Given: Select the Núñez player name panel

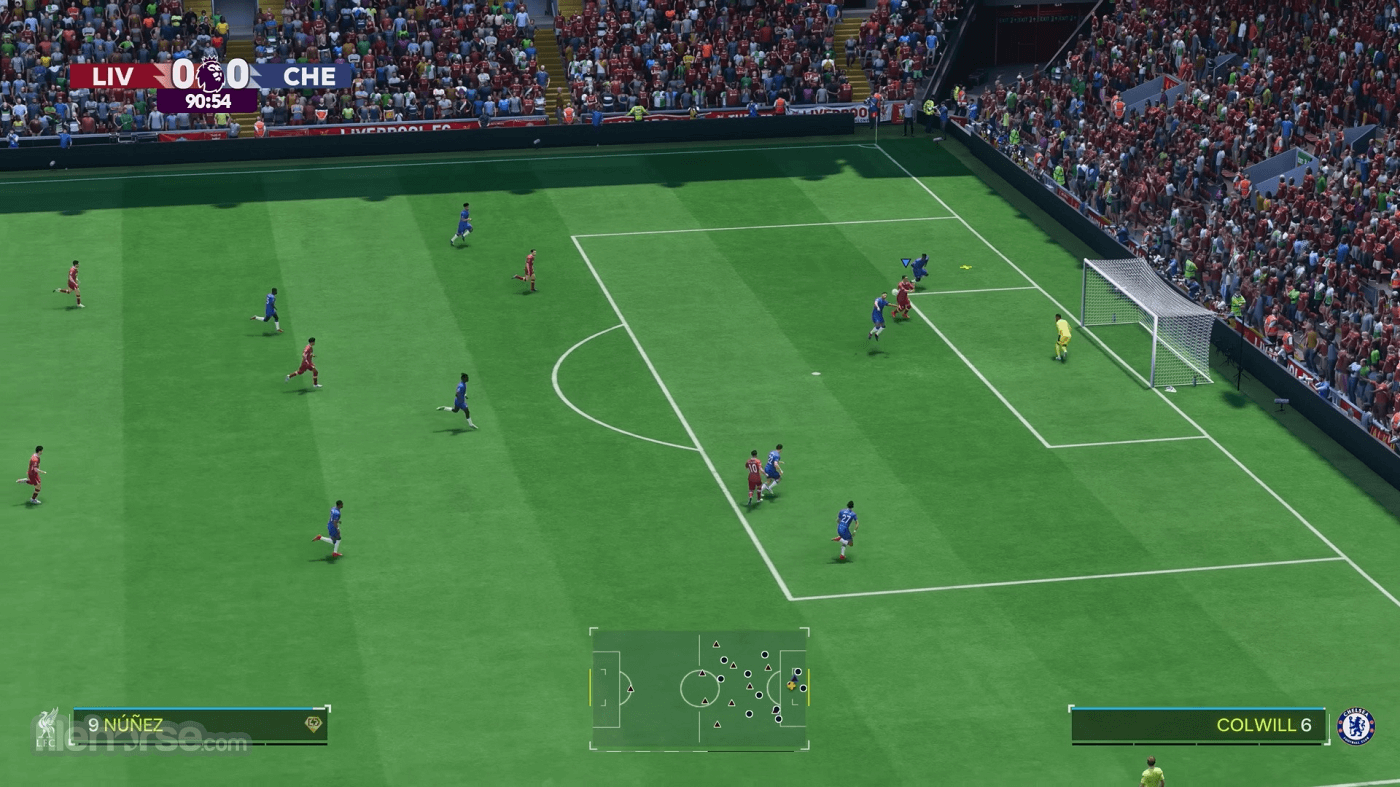Looking at the screenshot, I should click(200, 725).
